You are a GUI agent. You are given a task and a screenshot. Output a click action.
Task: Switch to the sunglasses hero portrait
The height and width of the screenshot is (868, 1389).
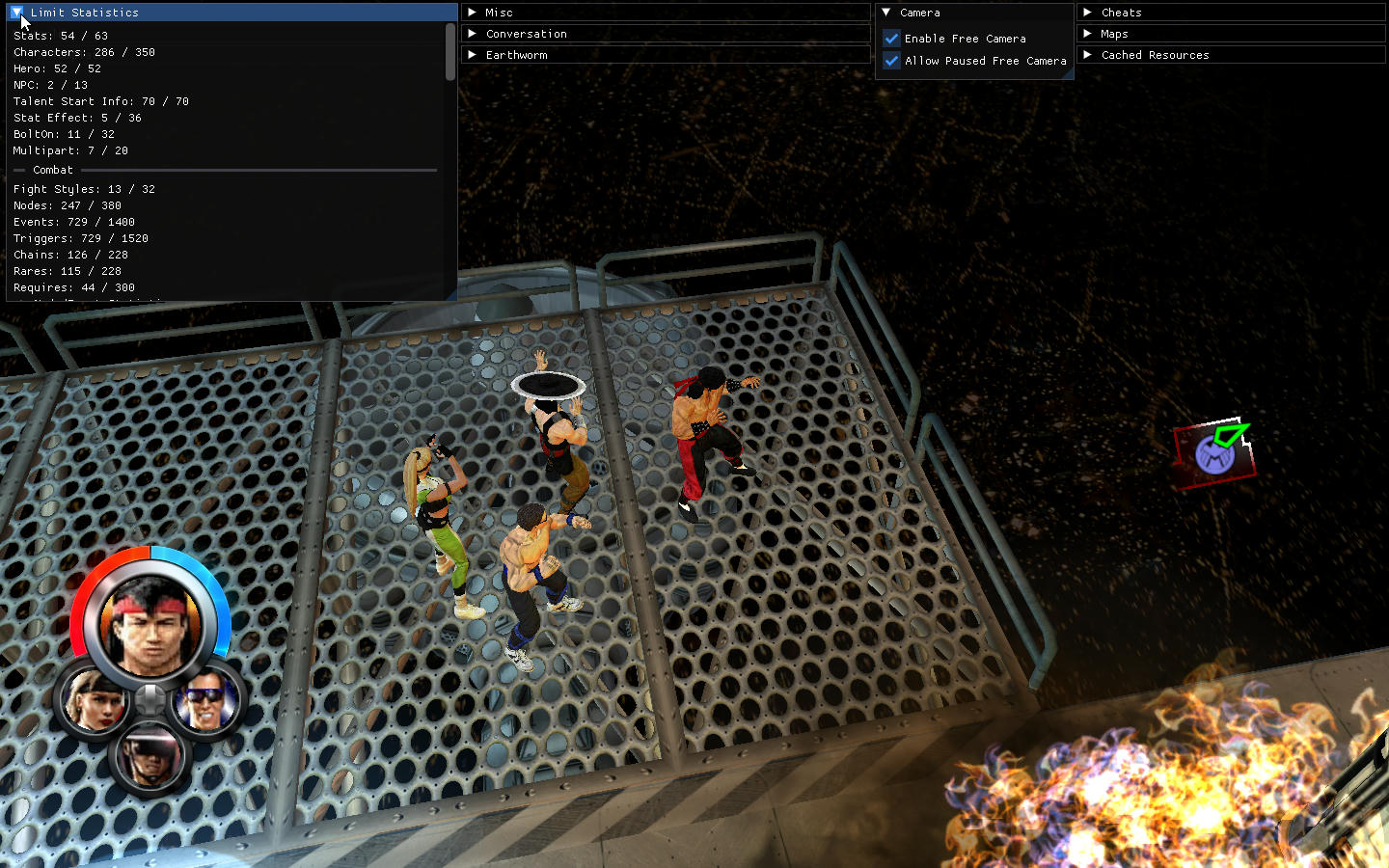point(206,700)
